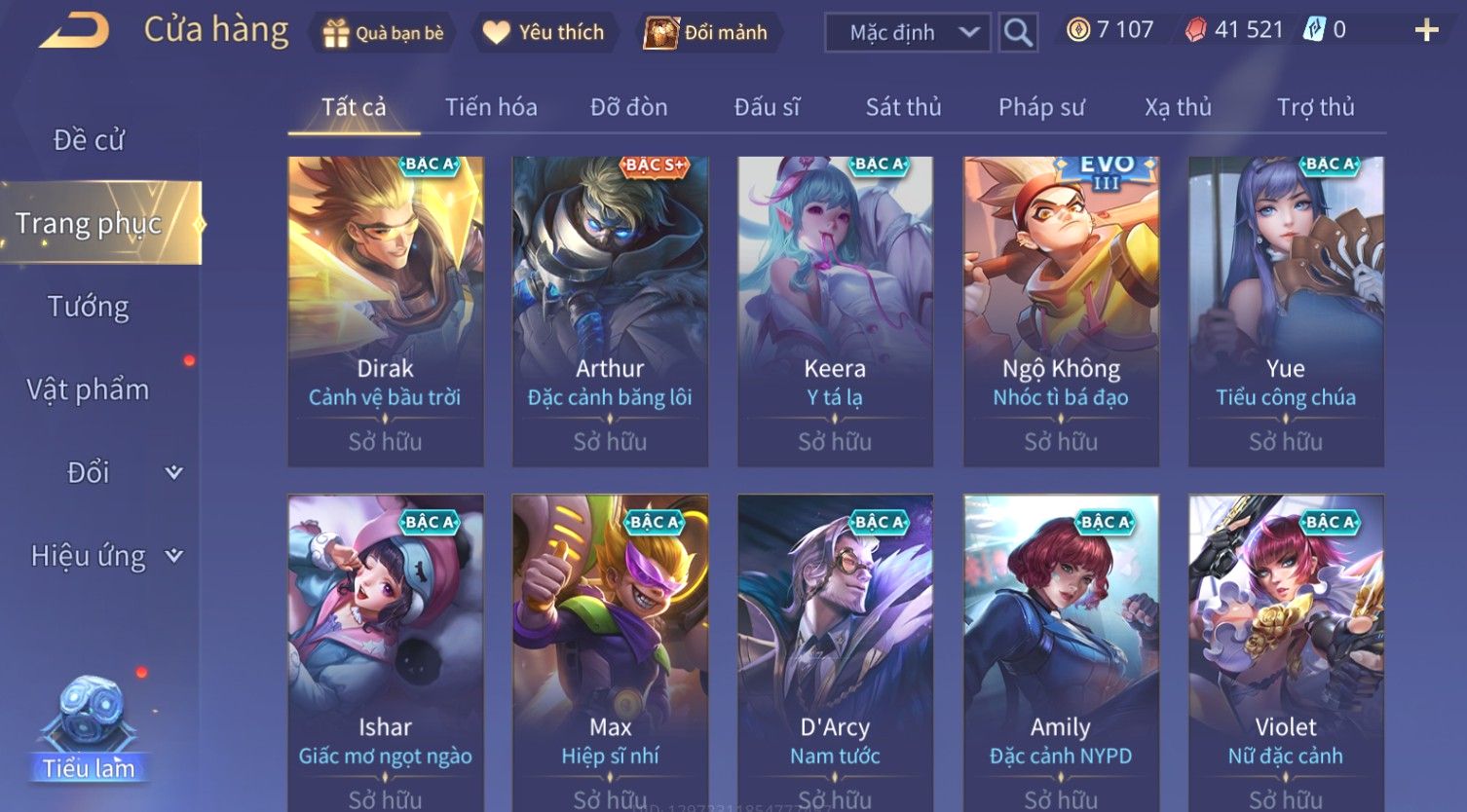The width and height of the screenshot is (1467, 812).
Task: Expand the Hiệu ứng submenu
Action: 104,556
